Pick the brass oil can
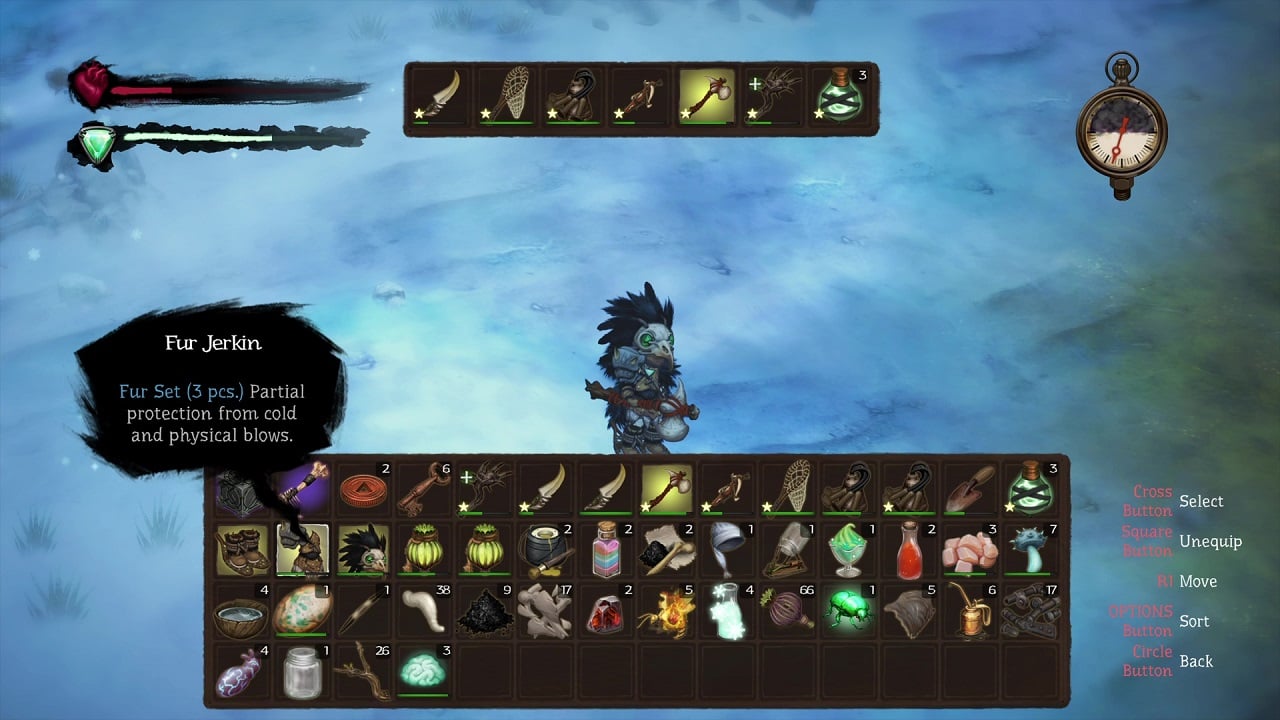Screen dimensions: 1280x720 click(970, 611)
